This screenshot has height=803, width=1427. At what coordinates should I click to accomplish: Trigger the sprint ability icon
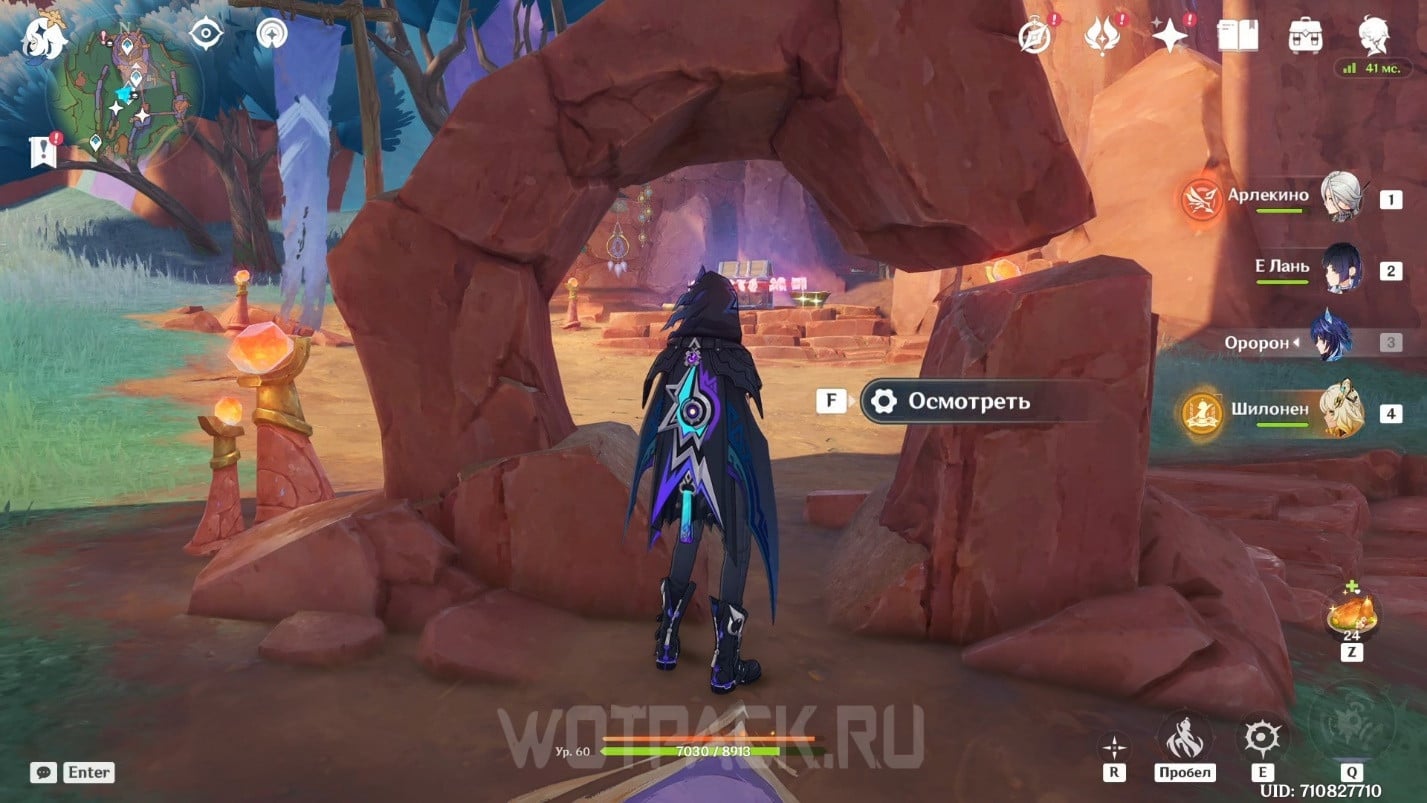(x=1184, y=738)
